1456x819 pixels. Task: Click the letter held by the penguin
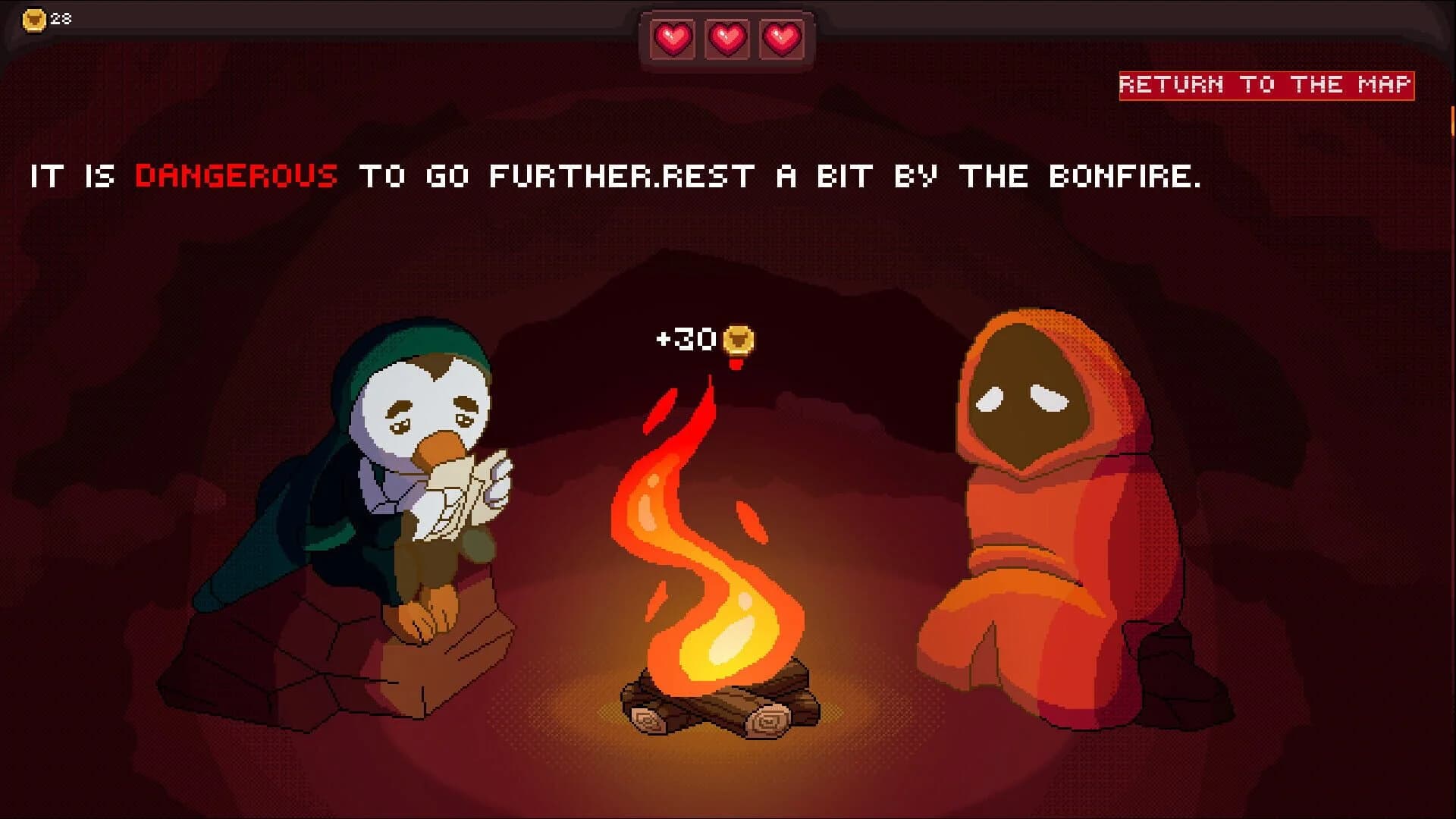pyautogui.click(x=463, y=493)
